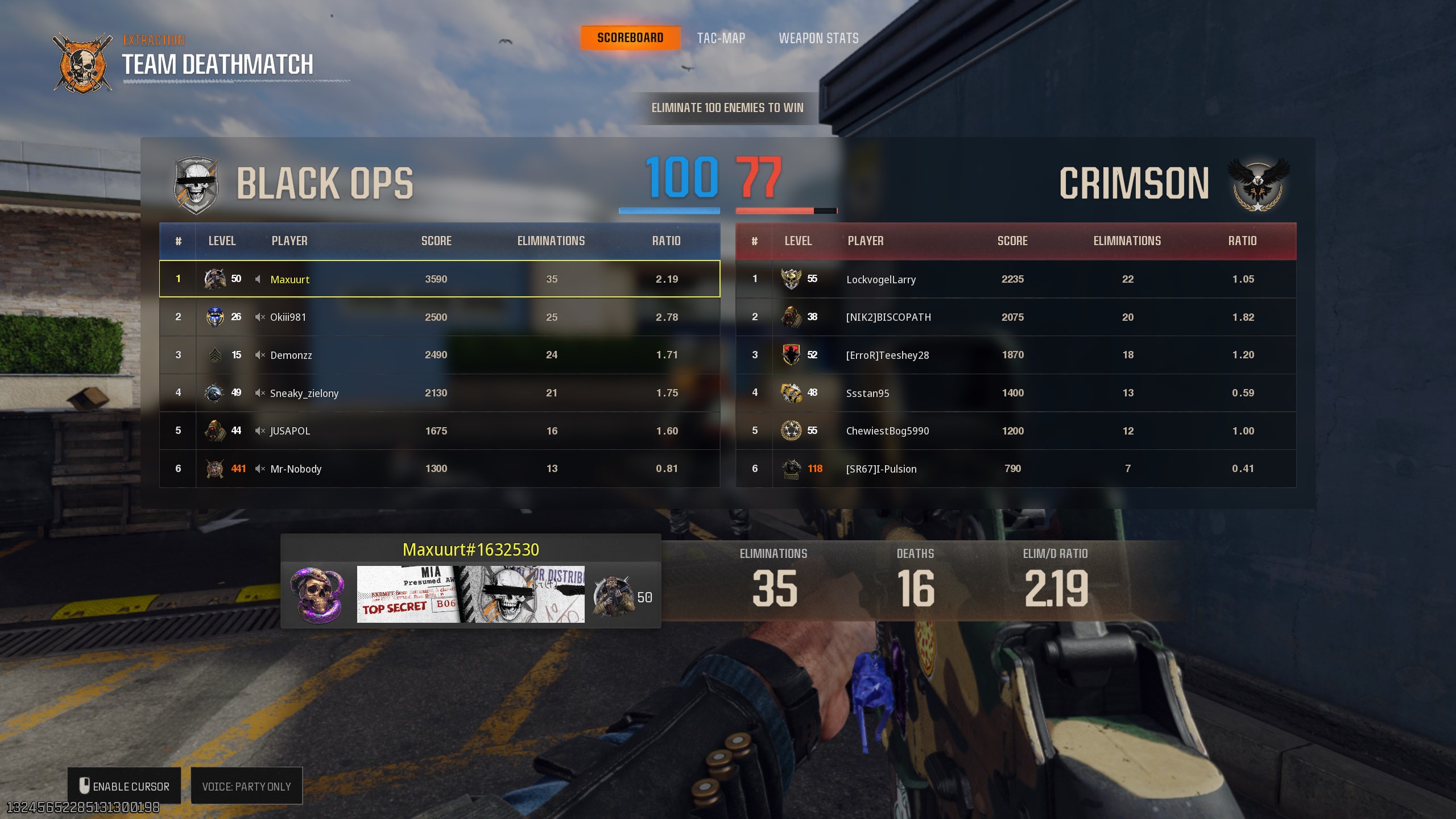Select Sneaky_zielony's scoreboard row
This screenshot has height=819, width=1456.
tap(439, 393)
